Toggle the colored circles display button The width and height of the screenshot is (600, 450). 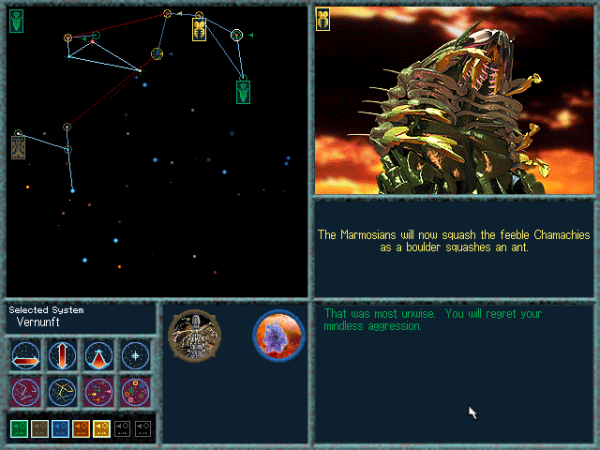[135, 391]
